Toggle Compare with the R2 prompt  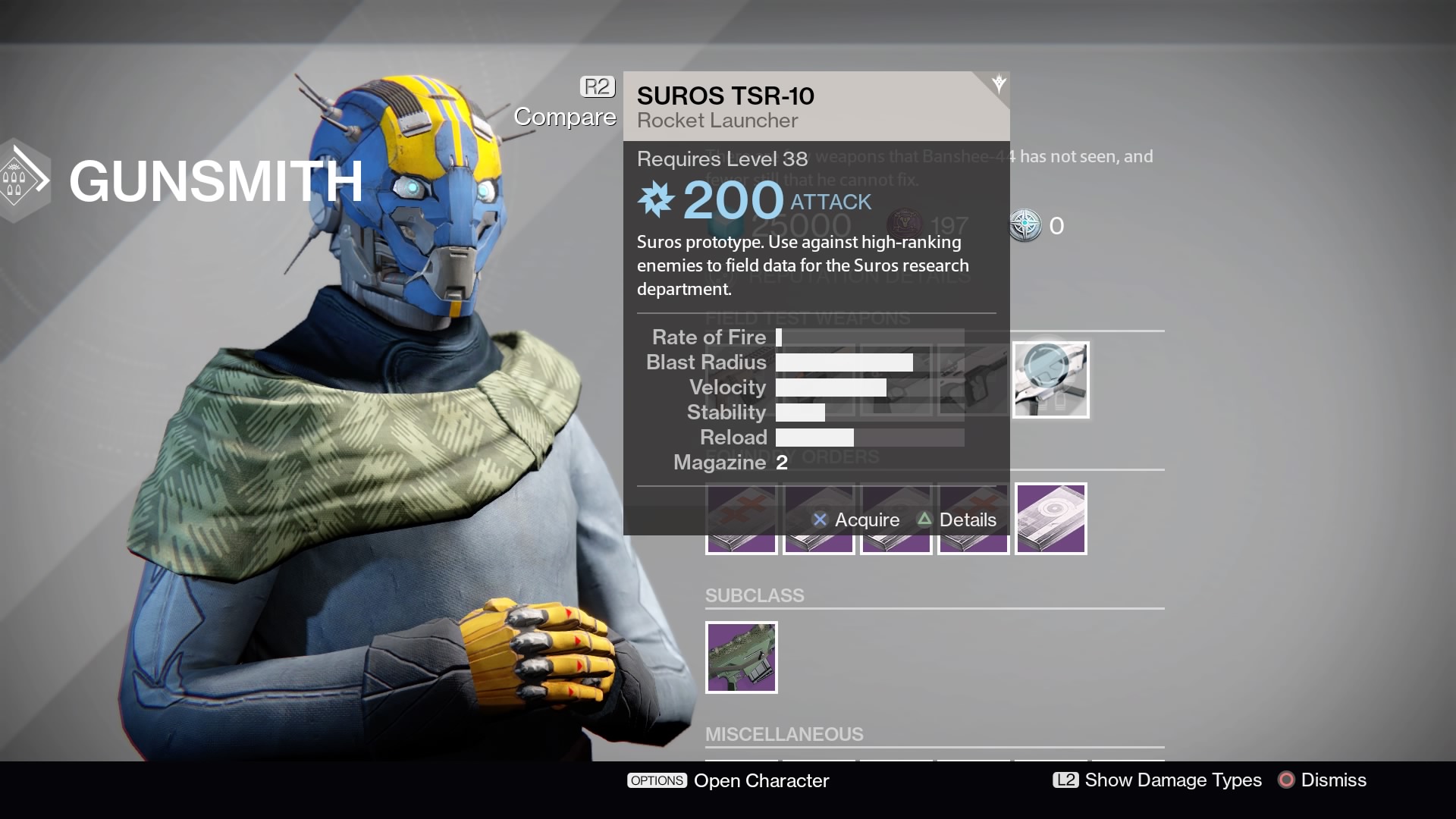click(597, 86)
